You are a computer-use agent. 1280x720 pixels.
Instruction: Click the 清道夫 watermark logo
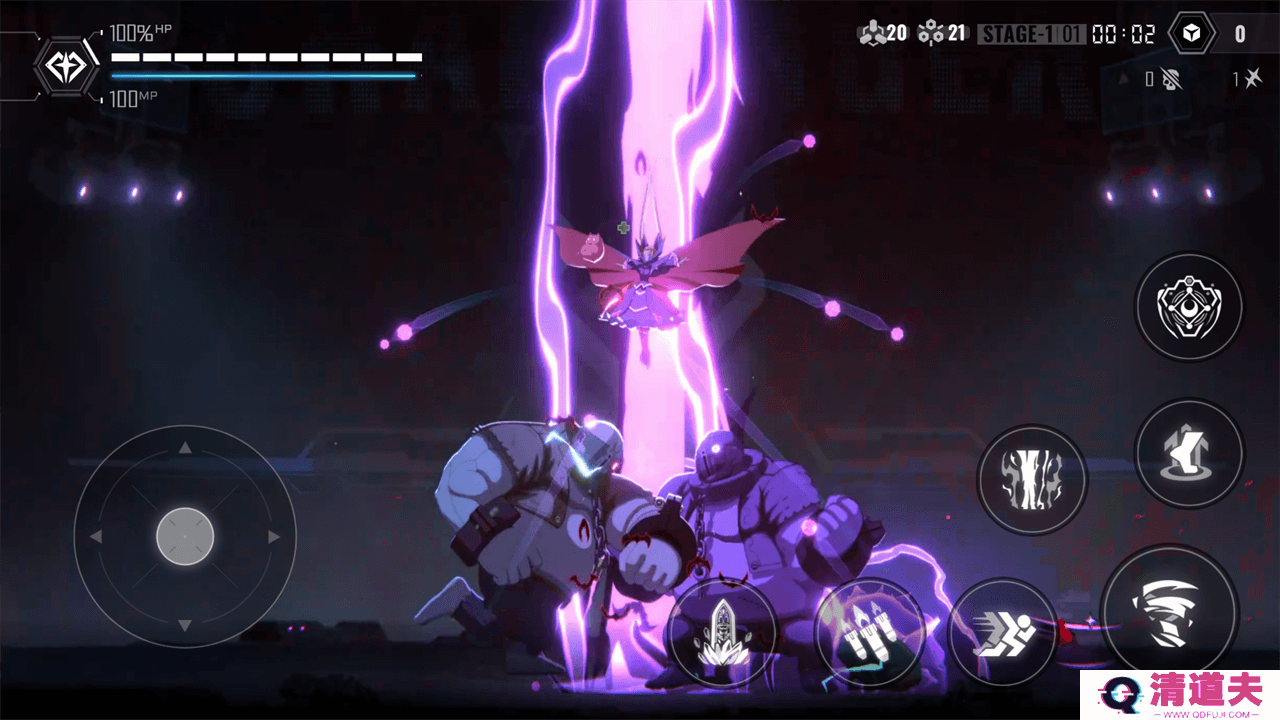pos(1179,695)
